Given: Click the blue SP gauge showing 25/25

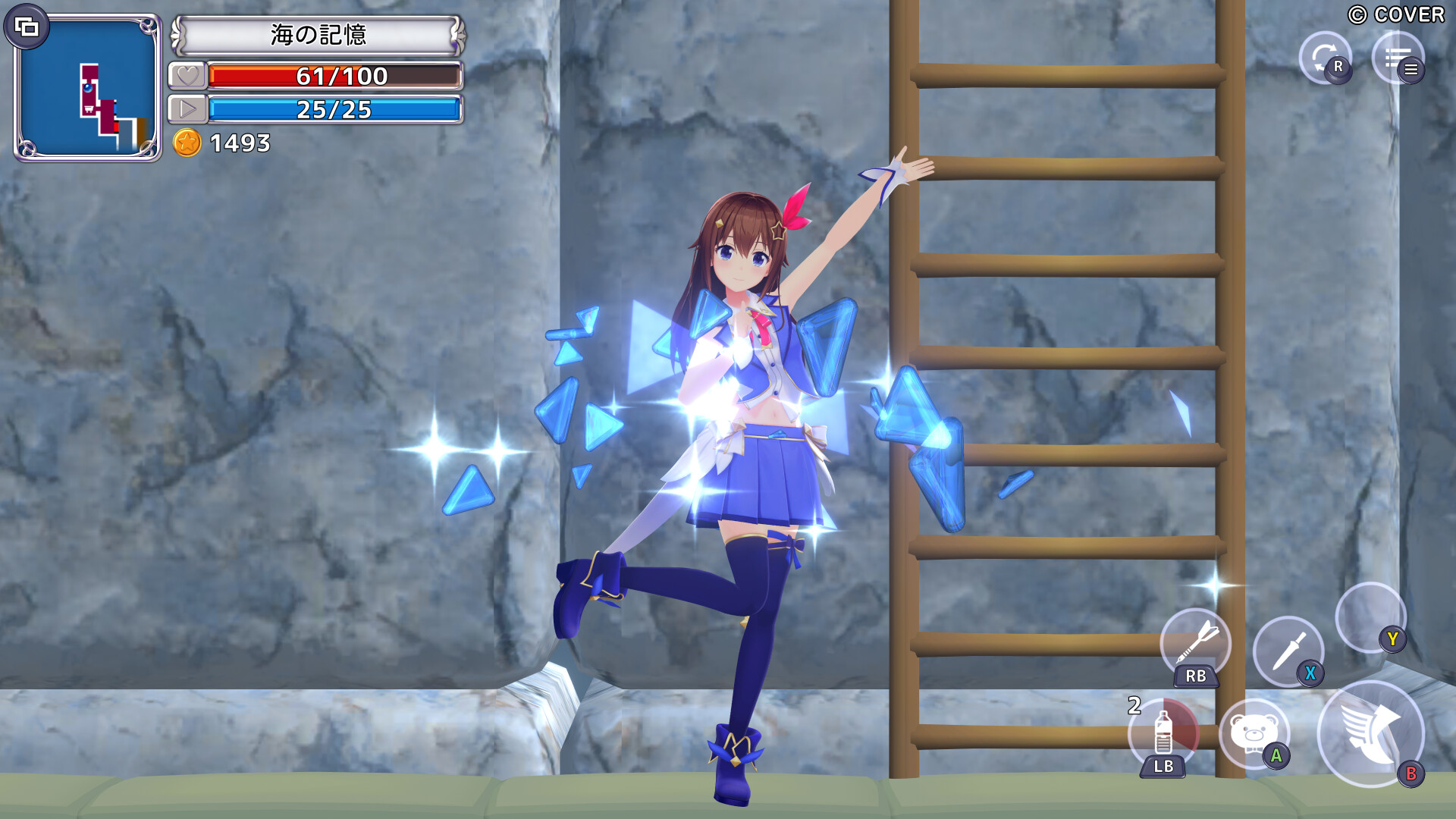Looking at the screenshot, I should pyautogui.click(x=336, y=109).
